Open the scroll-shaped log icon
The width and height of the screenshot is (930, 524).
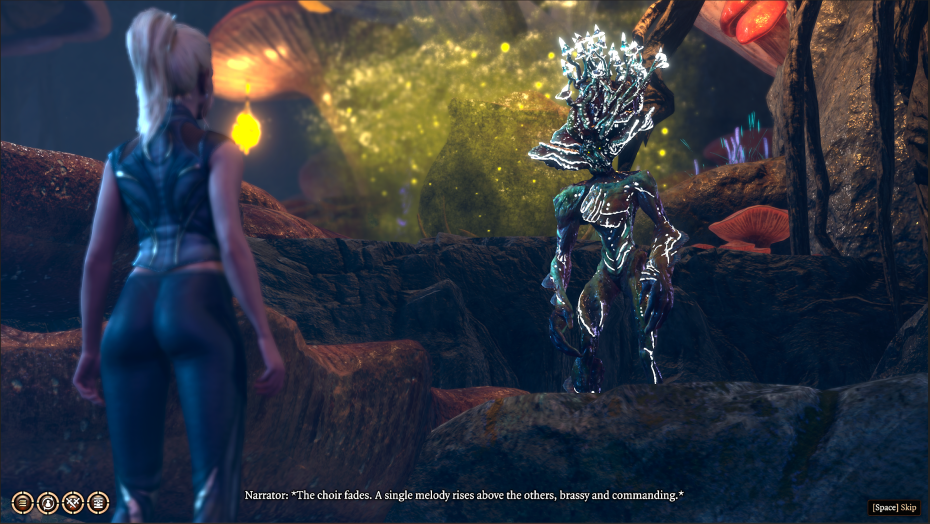click(98, 503)
